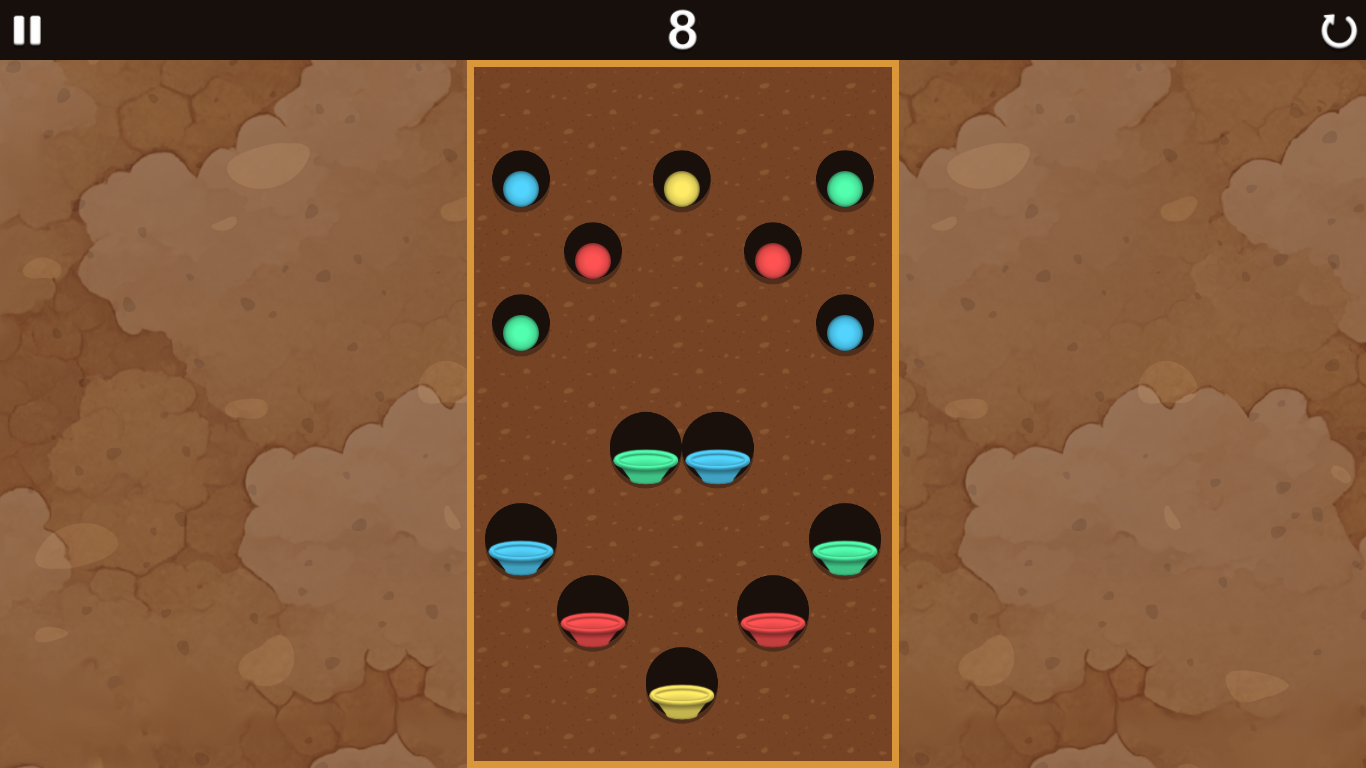Select the right red ball near the top
This screenshot has width=1366, height=768.
pyautogui.click(x=770, y=258)
